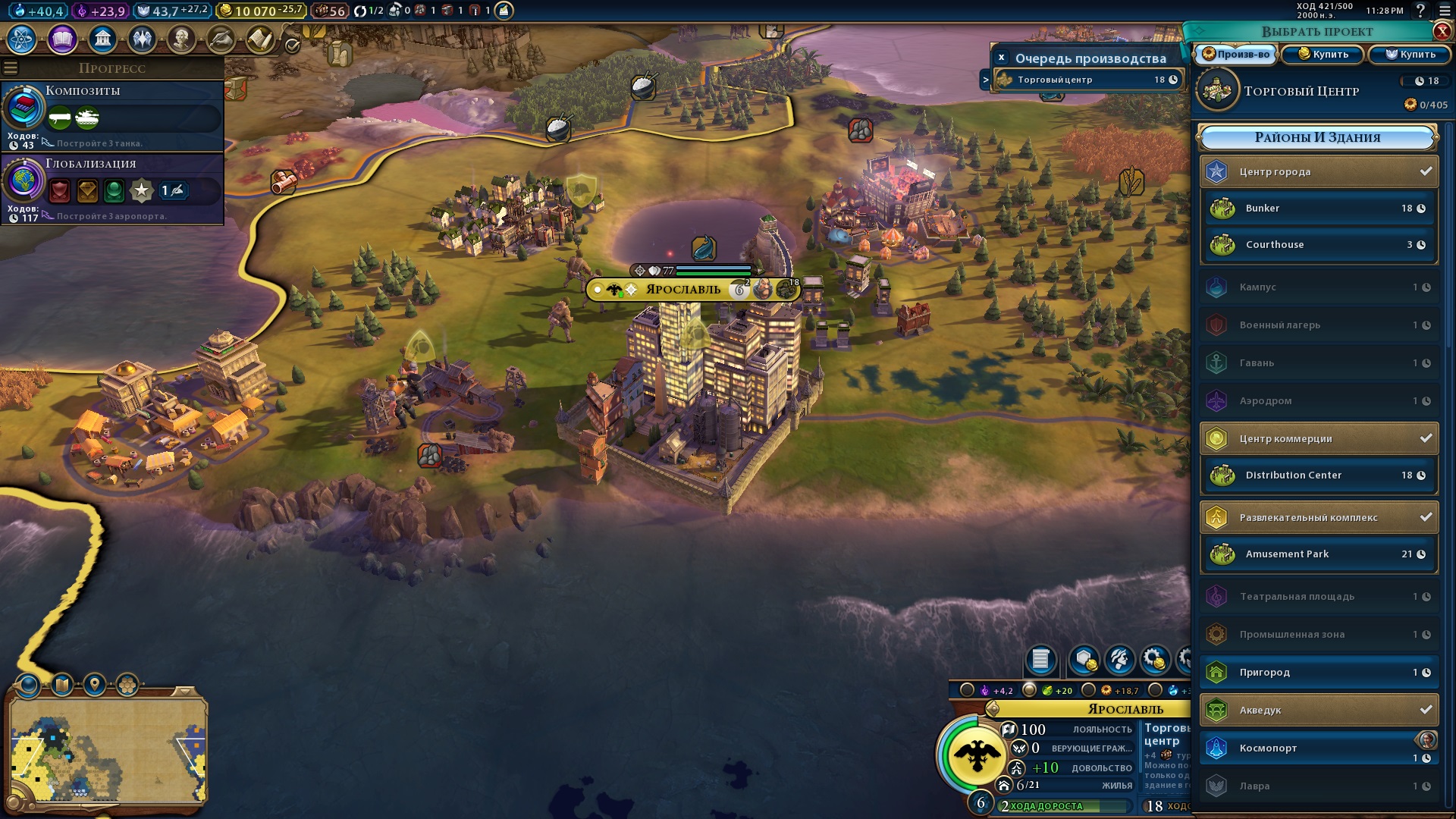Switch to the Произв-во production tab
Screen dimensions: 1456x819
click(1236, 54)
